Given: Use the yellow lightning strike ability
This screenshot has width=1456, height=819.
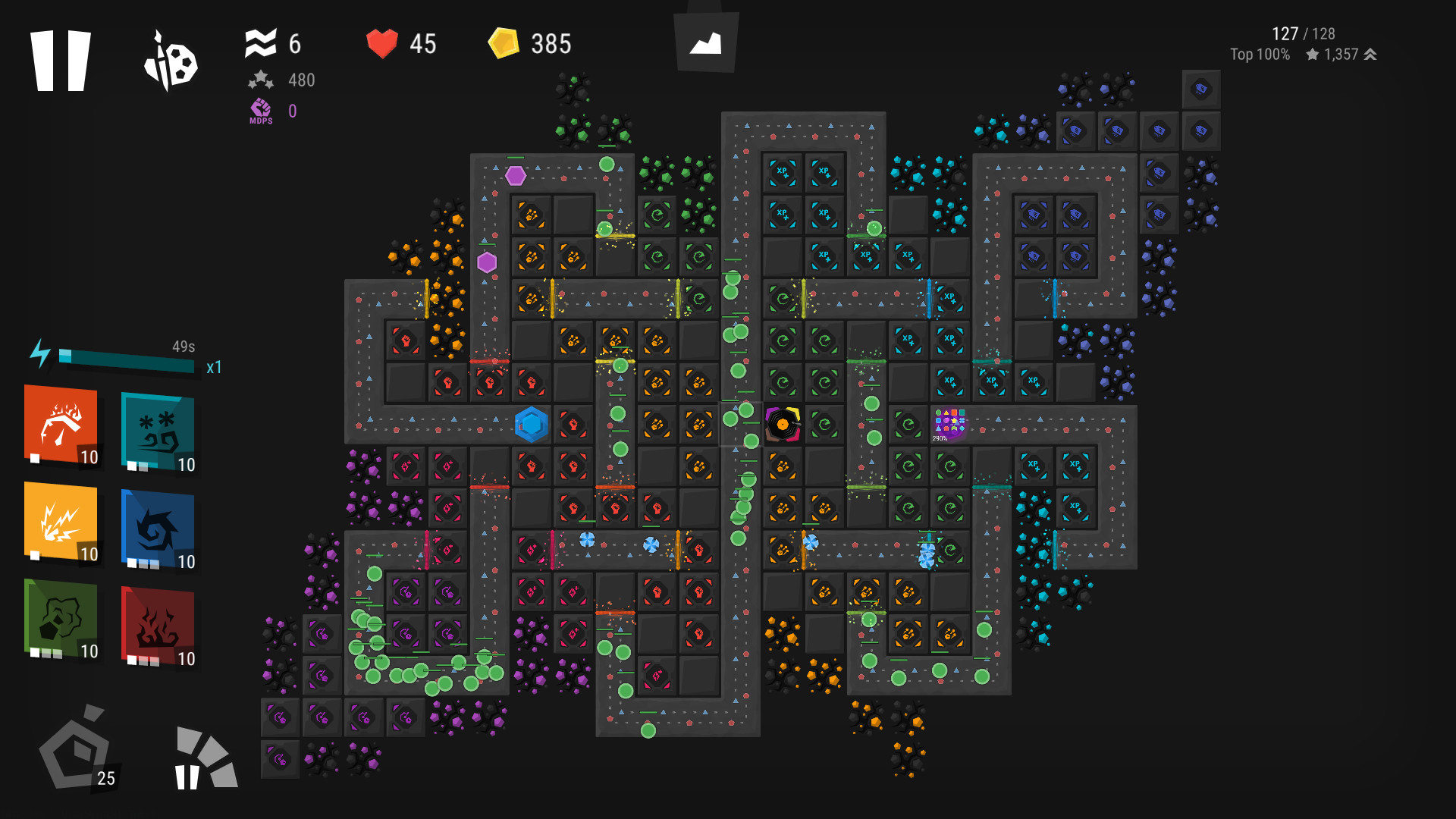Looking at the screenshot, I should (x=62, y=526).
